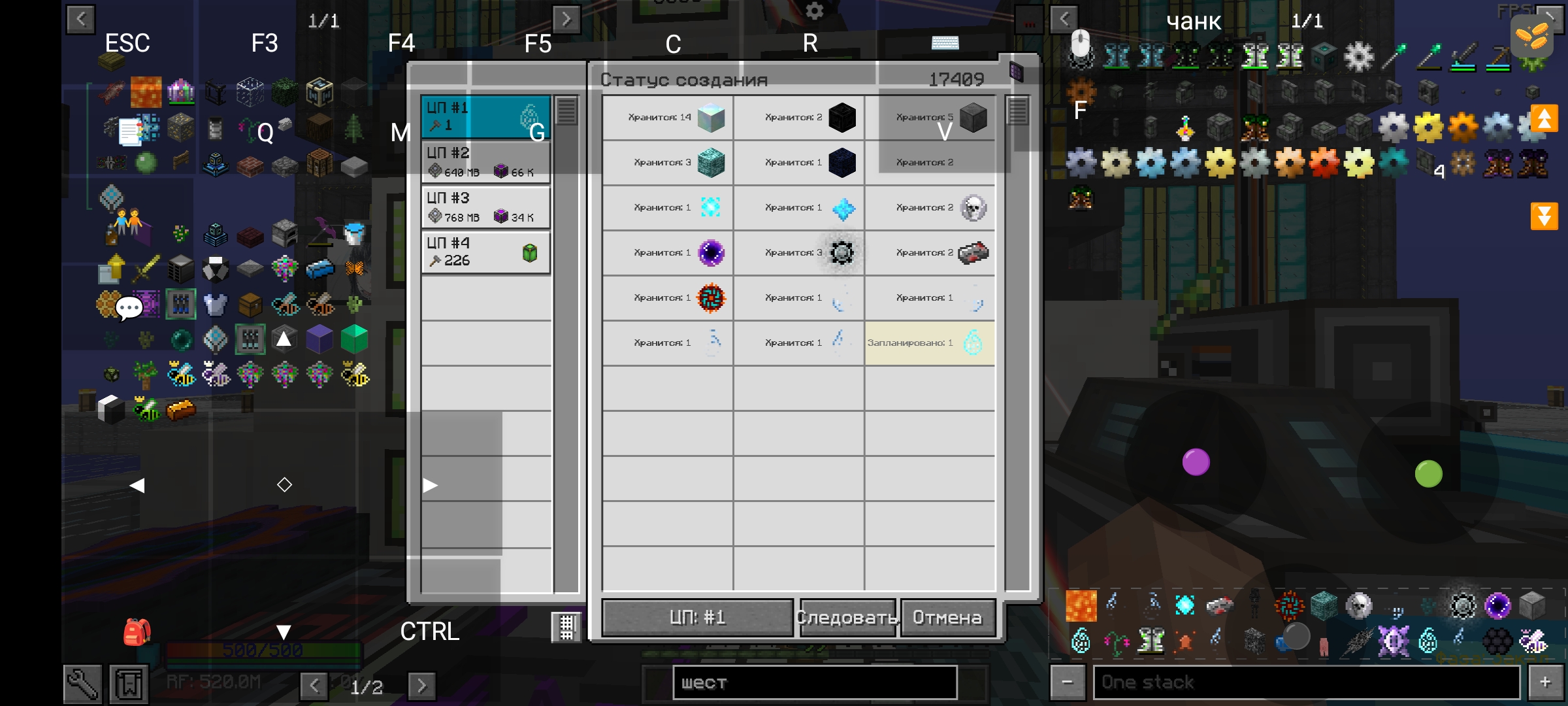Click the Запланировано: 1 scheduled item cell
This screenshot has width=1568, height=706.
pos(930,343)
